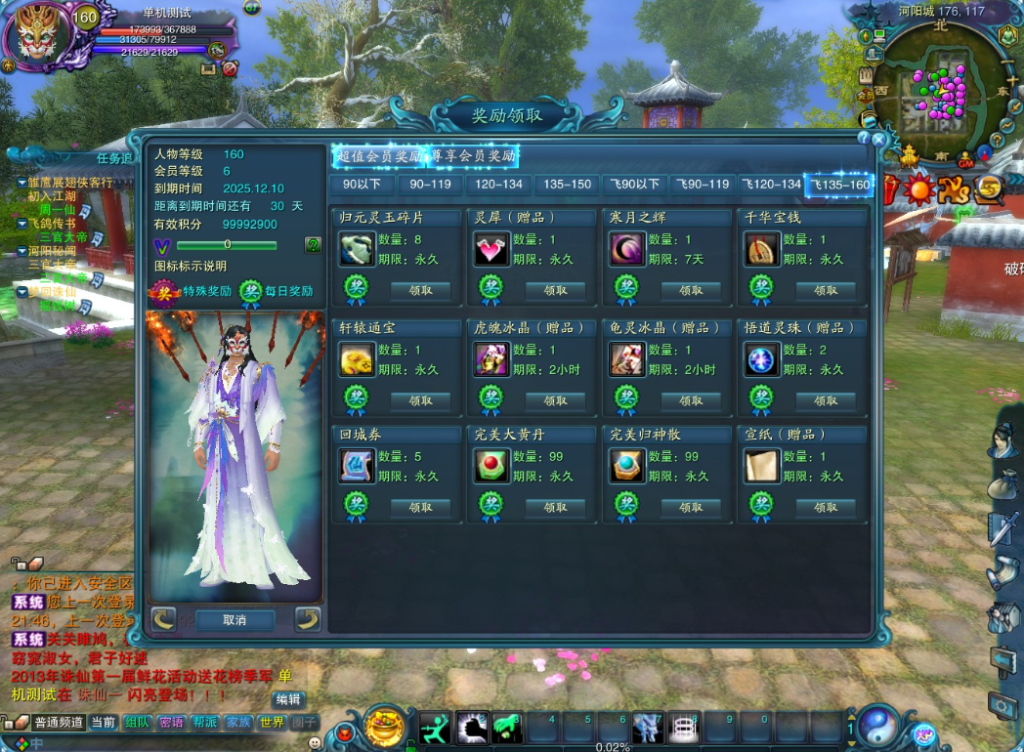The image size is (1024, 752).
Task: Open the 世界 chat channel tab
Action: coord(271,722)
